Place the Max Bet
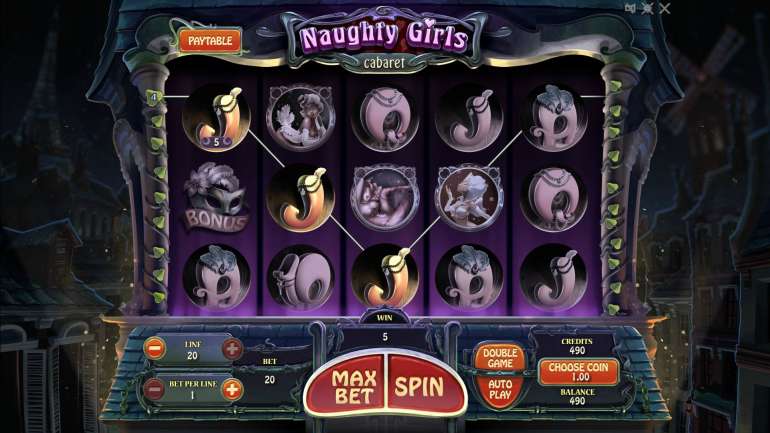Viewport: 770px width, 433px height. coord(354,385)
